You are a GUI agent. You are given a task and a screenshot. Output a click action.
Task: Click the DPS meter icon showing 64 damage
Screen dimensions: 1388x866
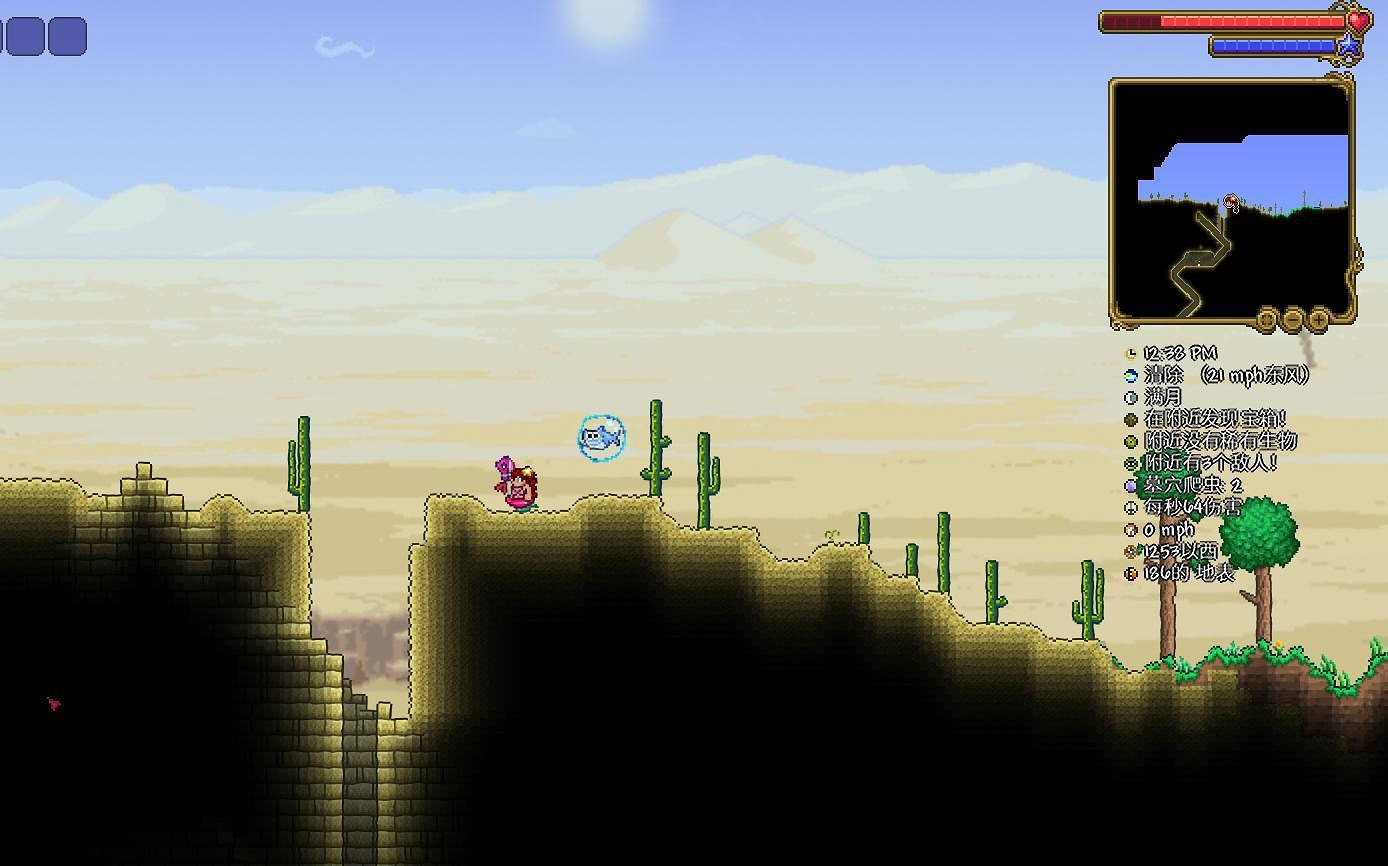(1133, 508)
